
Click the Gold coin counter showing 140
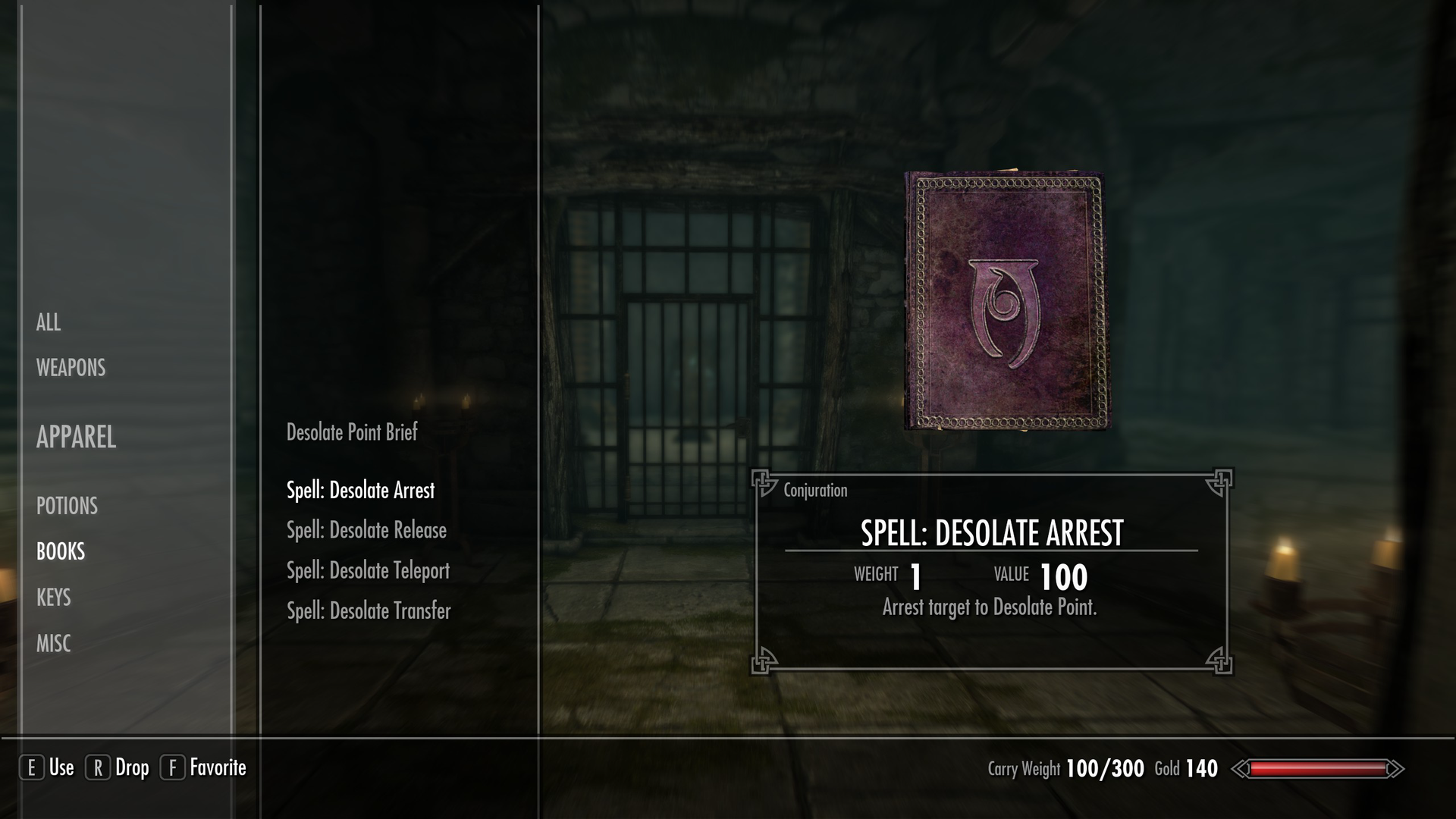coord(1187,768)
